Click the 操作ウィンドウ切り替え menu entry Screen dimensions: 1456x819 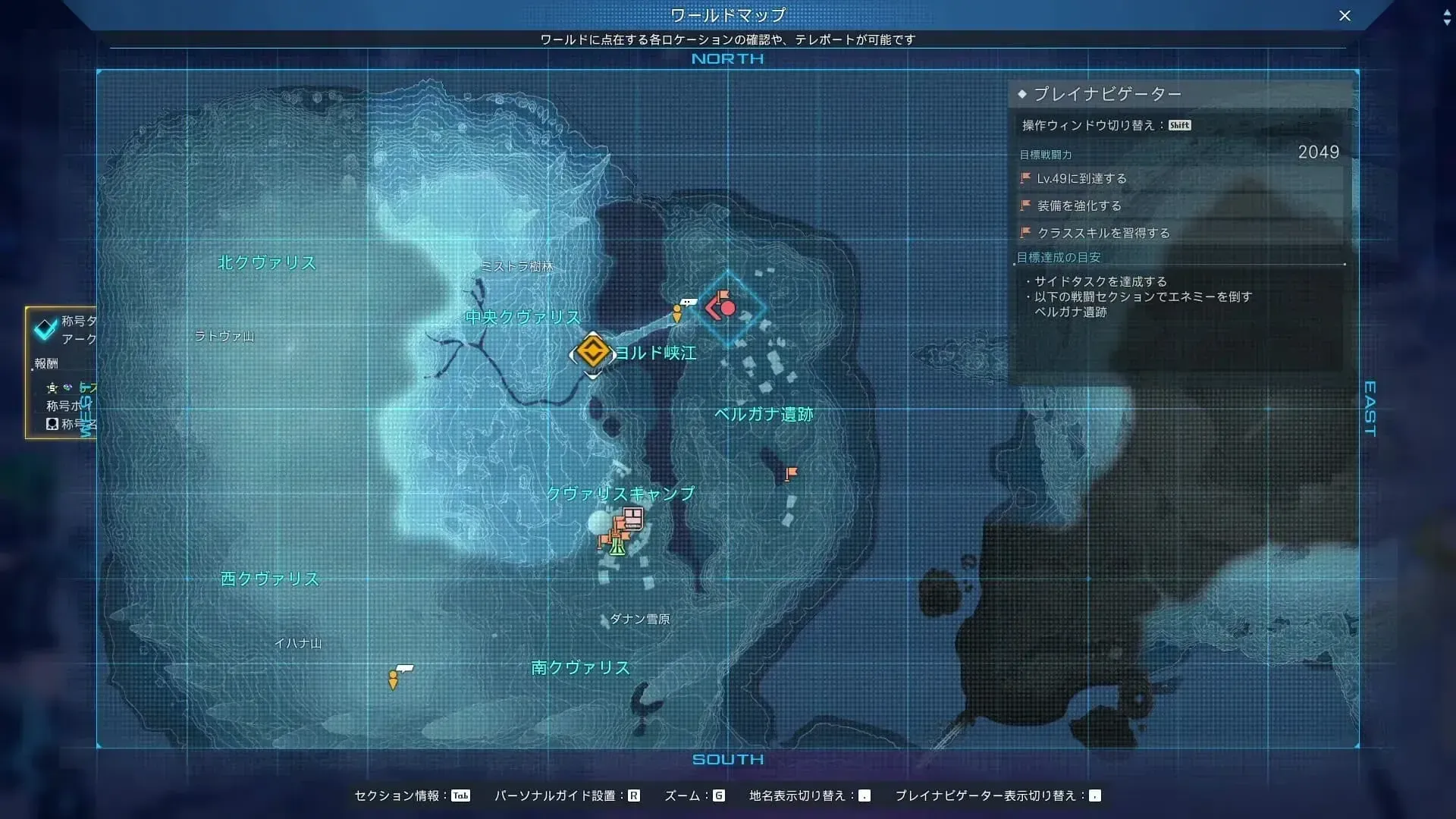coord(1093,124)
